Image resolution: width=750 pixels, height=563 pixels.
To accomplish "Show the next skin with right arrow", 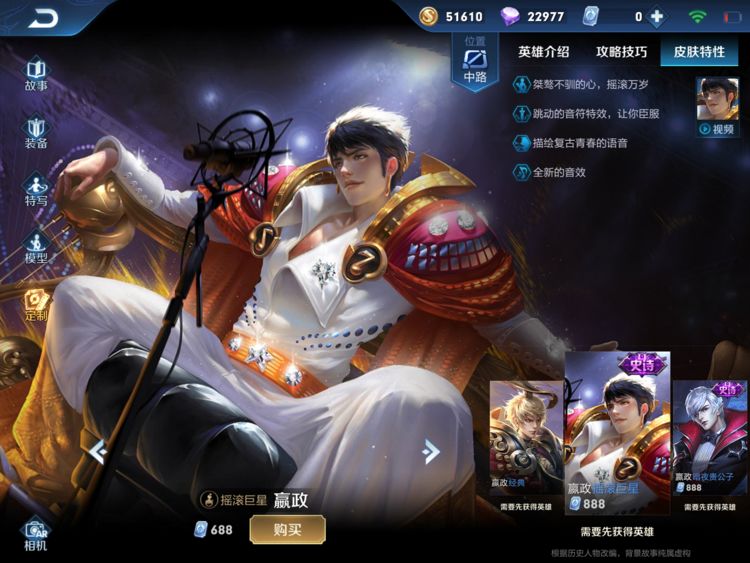I will pos(431,452).
